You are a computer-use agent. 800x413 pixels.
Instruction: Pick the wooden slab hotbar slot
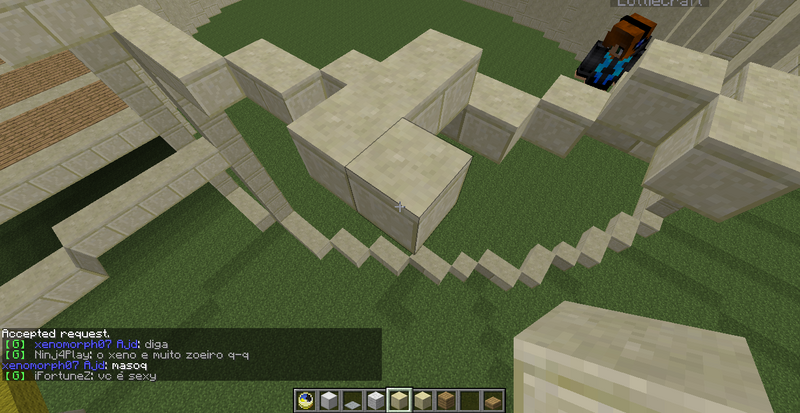click(x=493, y=402)
